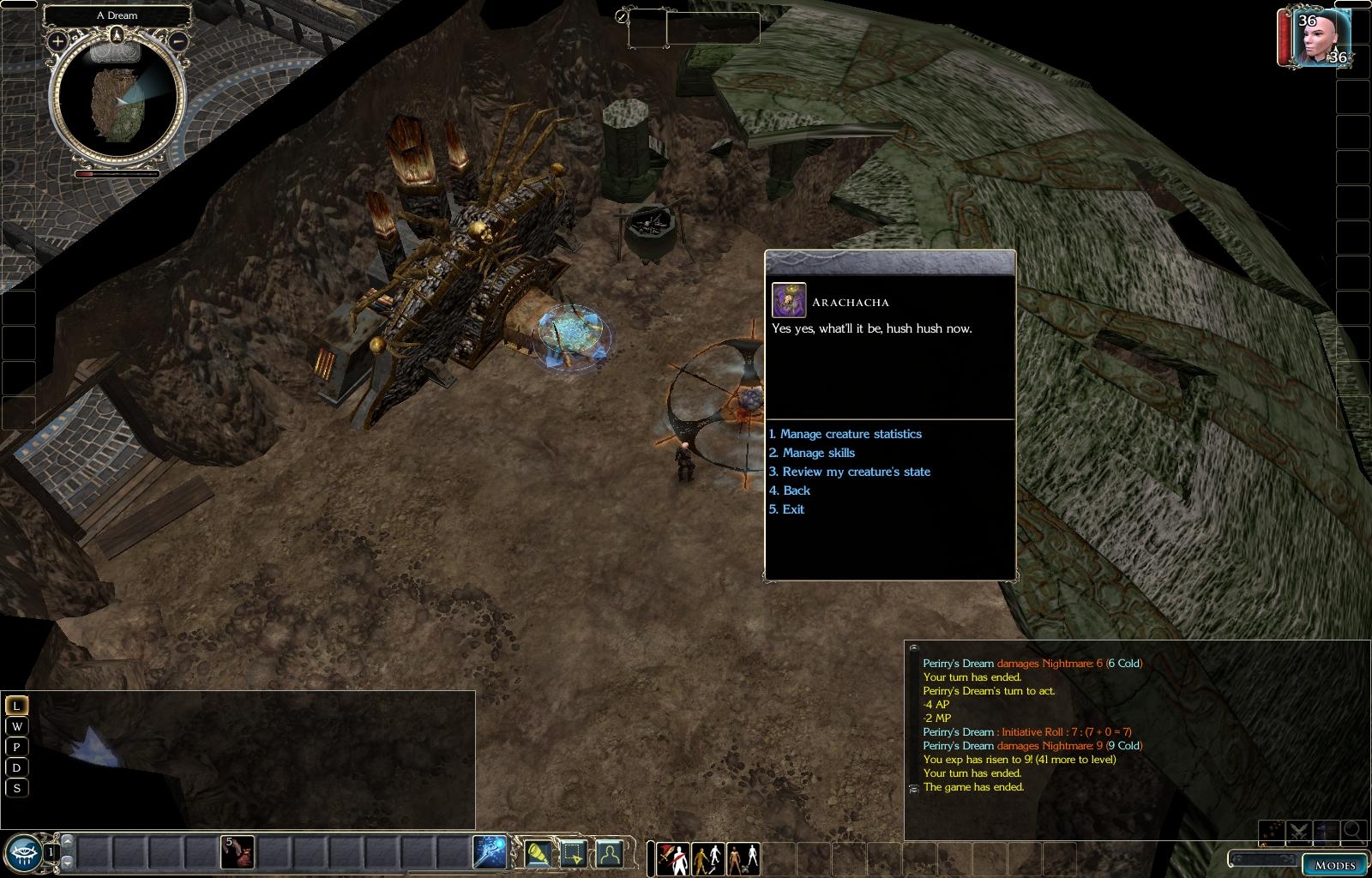Toggle the minimap north-lock arrow
The image size is (1372, 878).
click(x=117, y=34)
